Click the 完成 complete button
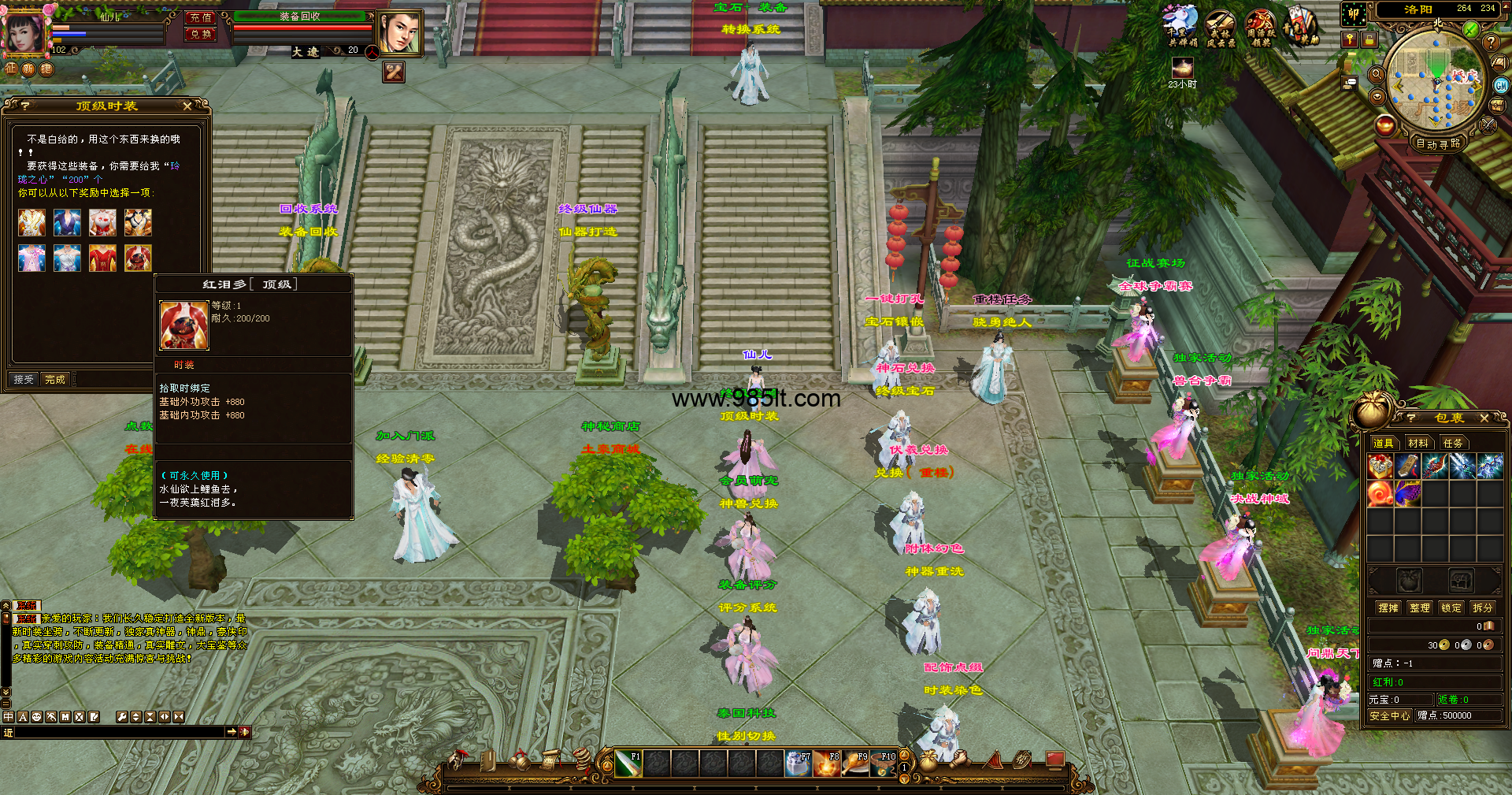The width and height of the screenshot is (1512, 795). 55,380
